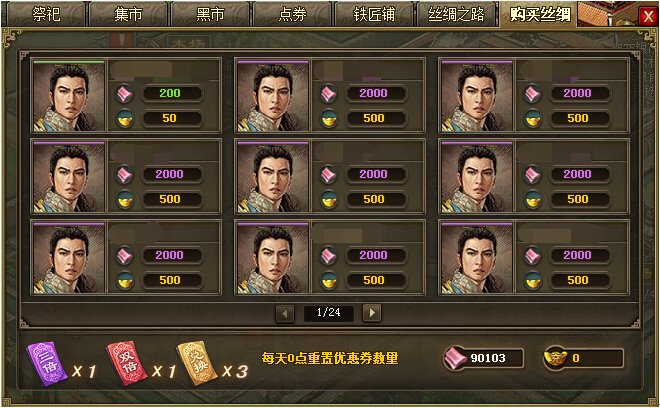Viewport: 660px width, 408px height.
Task: Select the 购买丝绸 tab
Action: (x=540, y=14)
